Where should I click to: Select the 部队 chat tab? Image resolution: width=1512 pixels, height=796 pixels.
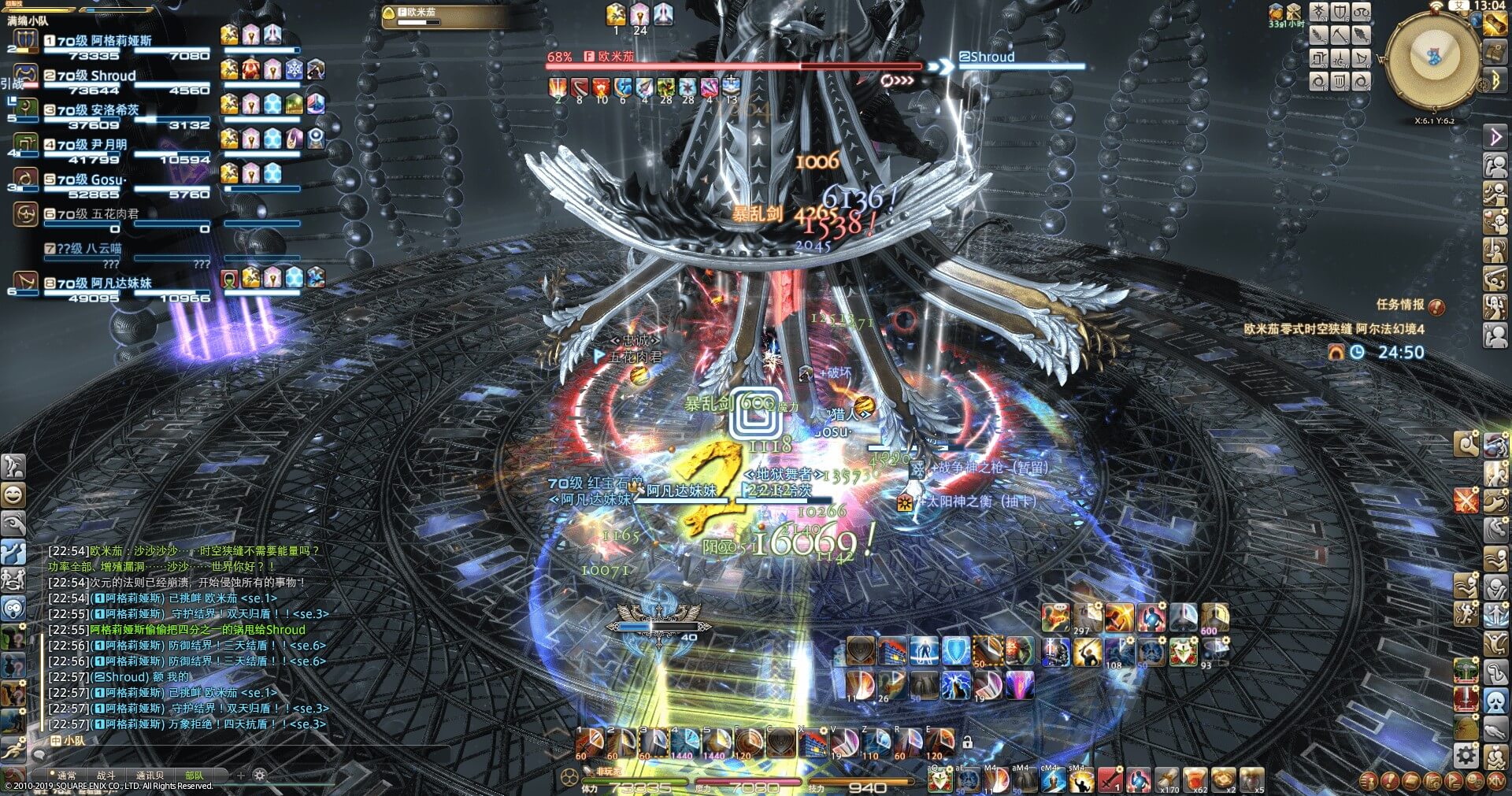pos(194,776)
